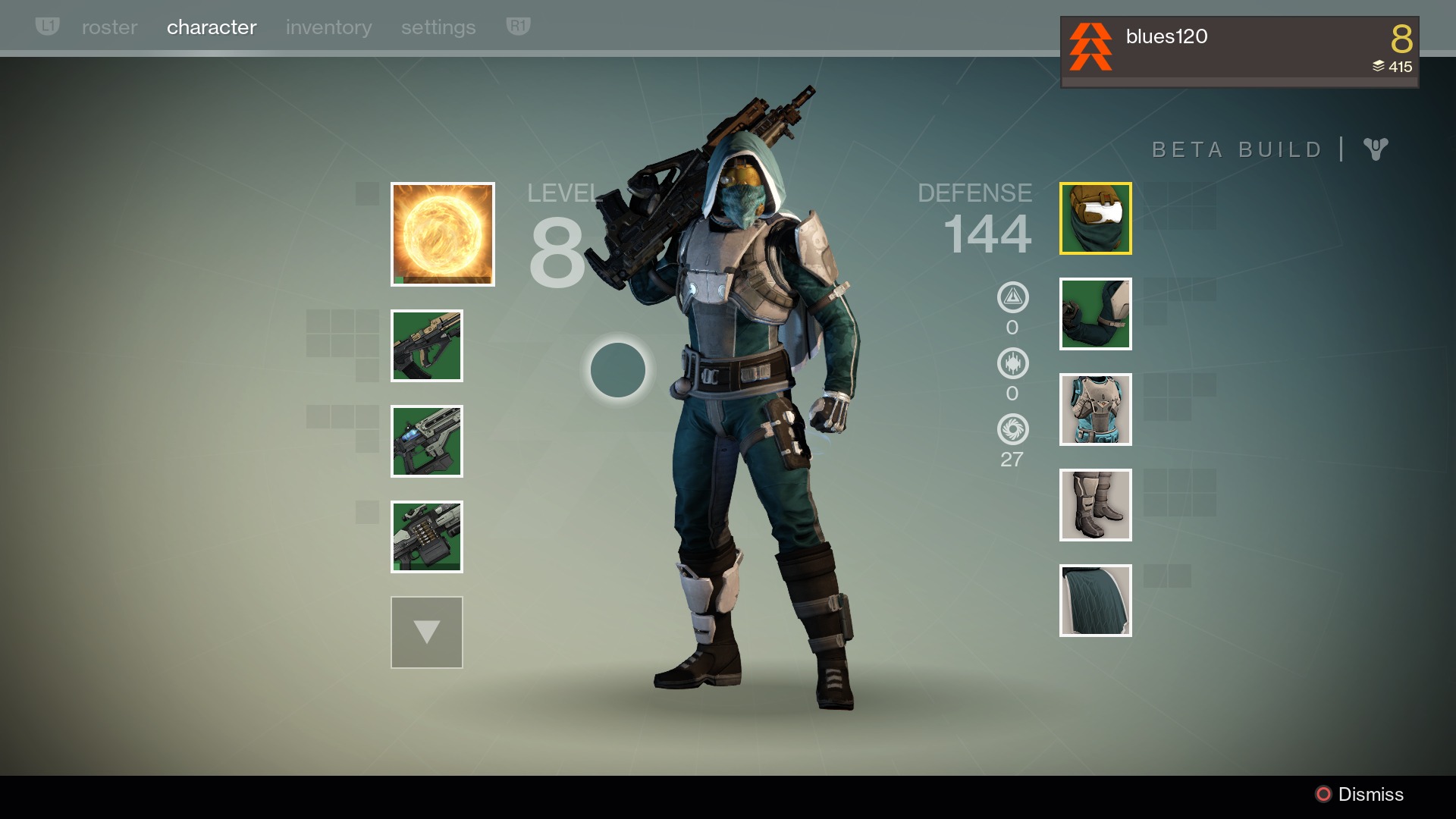Viewport: 1456px width, 819px height.
Task: Switch to the roster tab
Action: click(x=109, y=27)
